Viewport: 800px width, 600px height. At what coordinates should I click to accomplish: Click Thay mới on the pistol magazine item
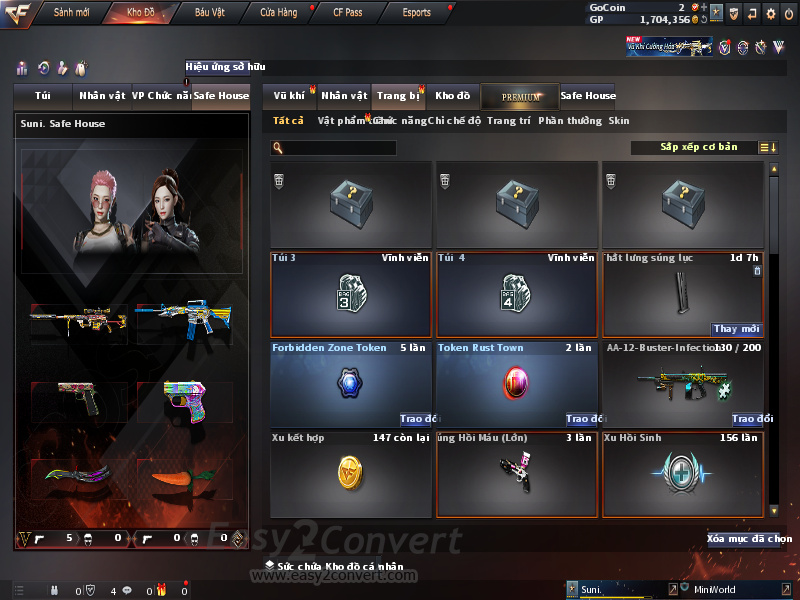[737, 329]
